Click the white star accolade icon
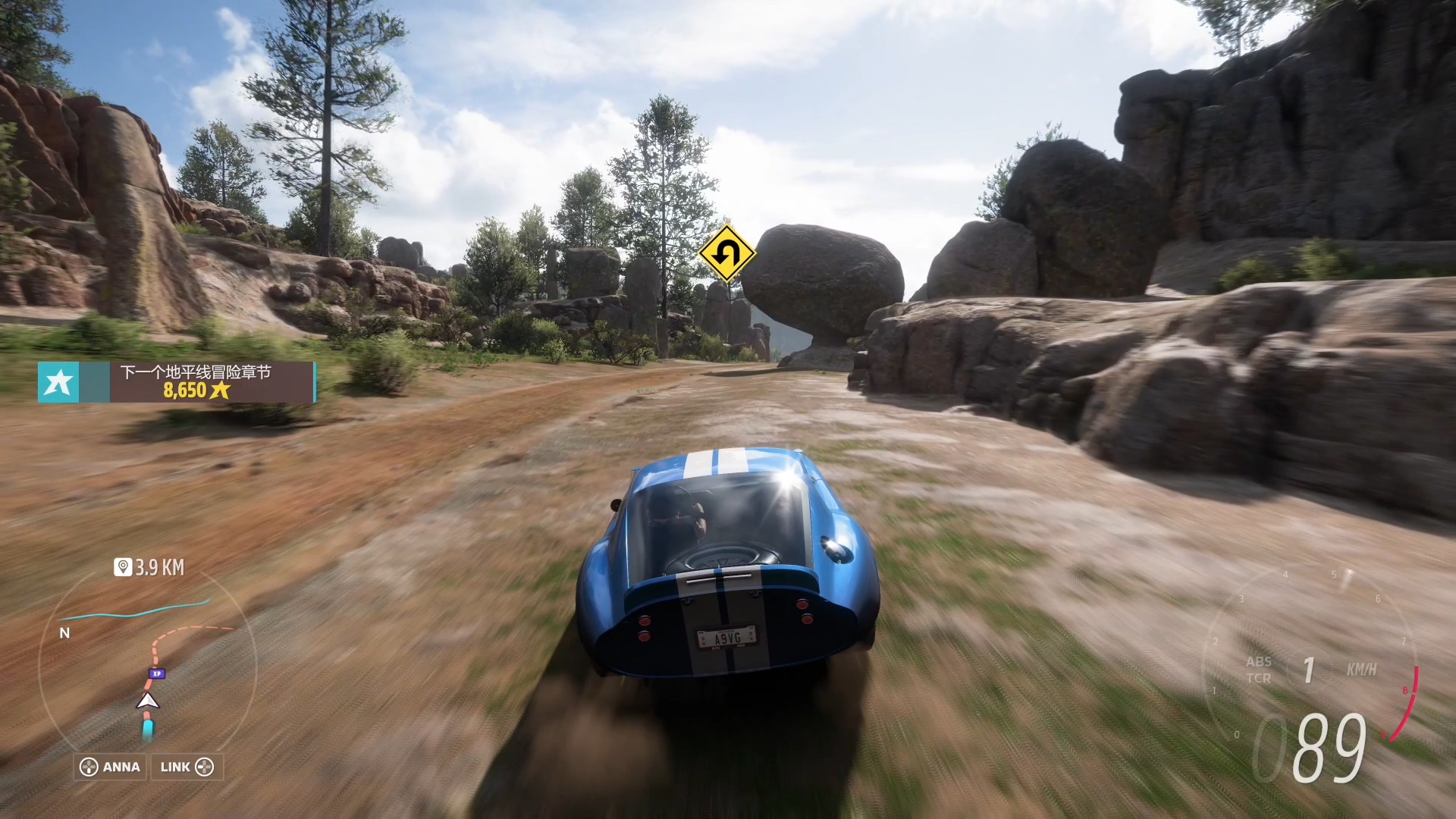Screen dimensions: 1456x819 pos(58,382)
